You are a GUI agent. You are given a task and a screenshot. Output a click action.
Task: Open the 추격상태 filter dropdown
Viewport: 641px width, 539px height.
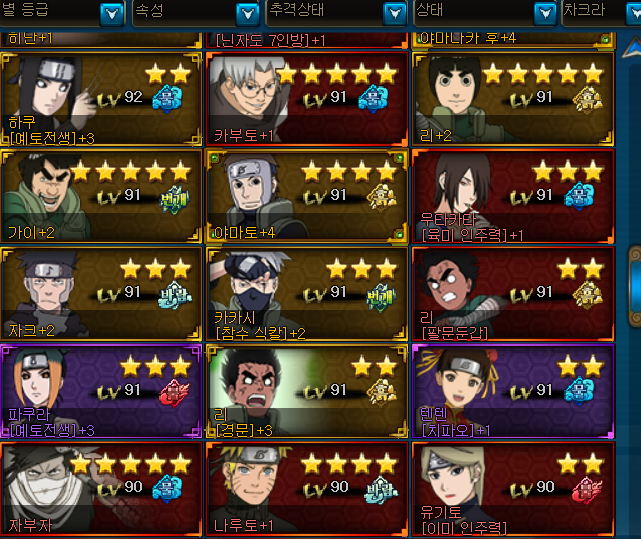(x=394, y=13)
